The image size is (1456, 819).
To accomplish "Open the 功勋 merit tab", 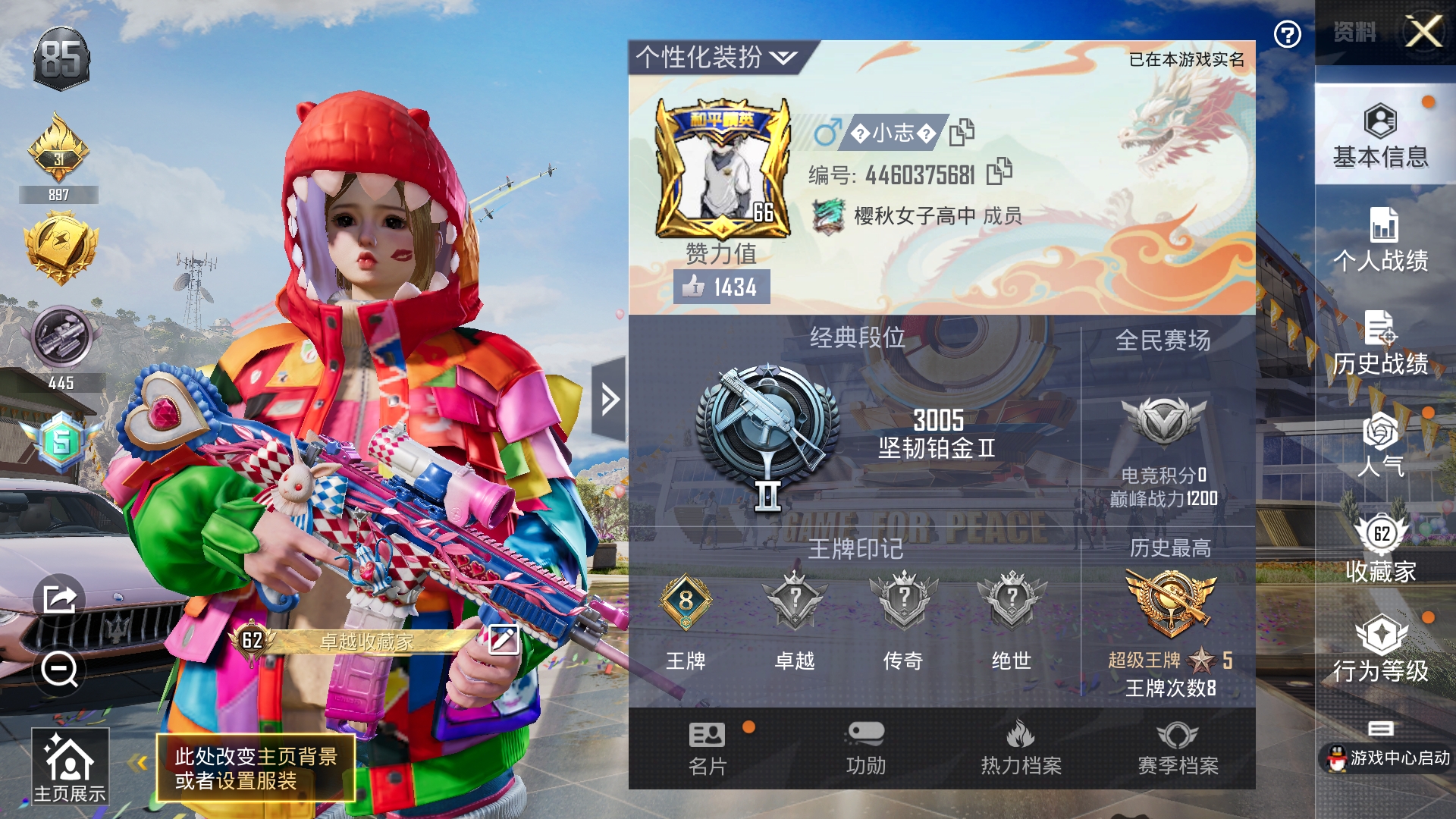I will tap(865, 748).
